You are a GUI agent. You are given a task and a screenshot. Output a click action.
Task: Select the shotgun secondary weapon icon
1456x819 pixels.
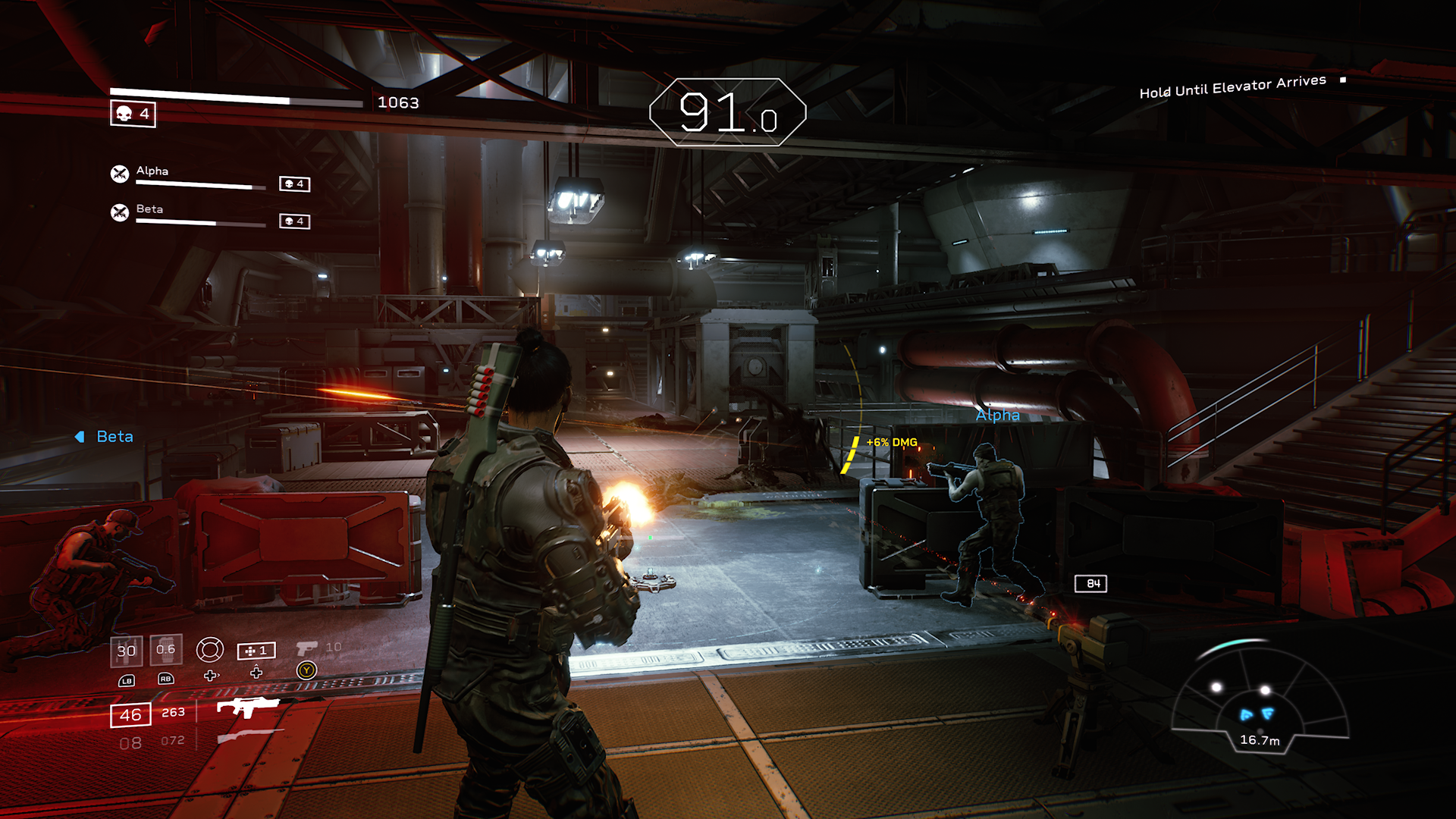[x=249, y=736]
